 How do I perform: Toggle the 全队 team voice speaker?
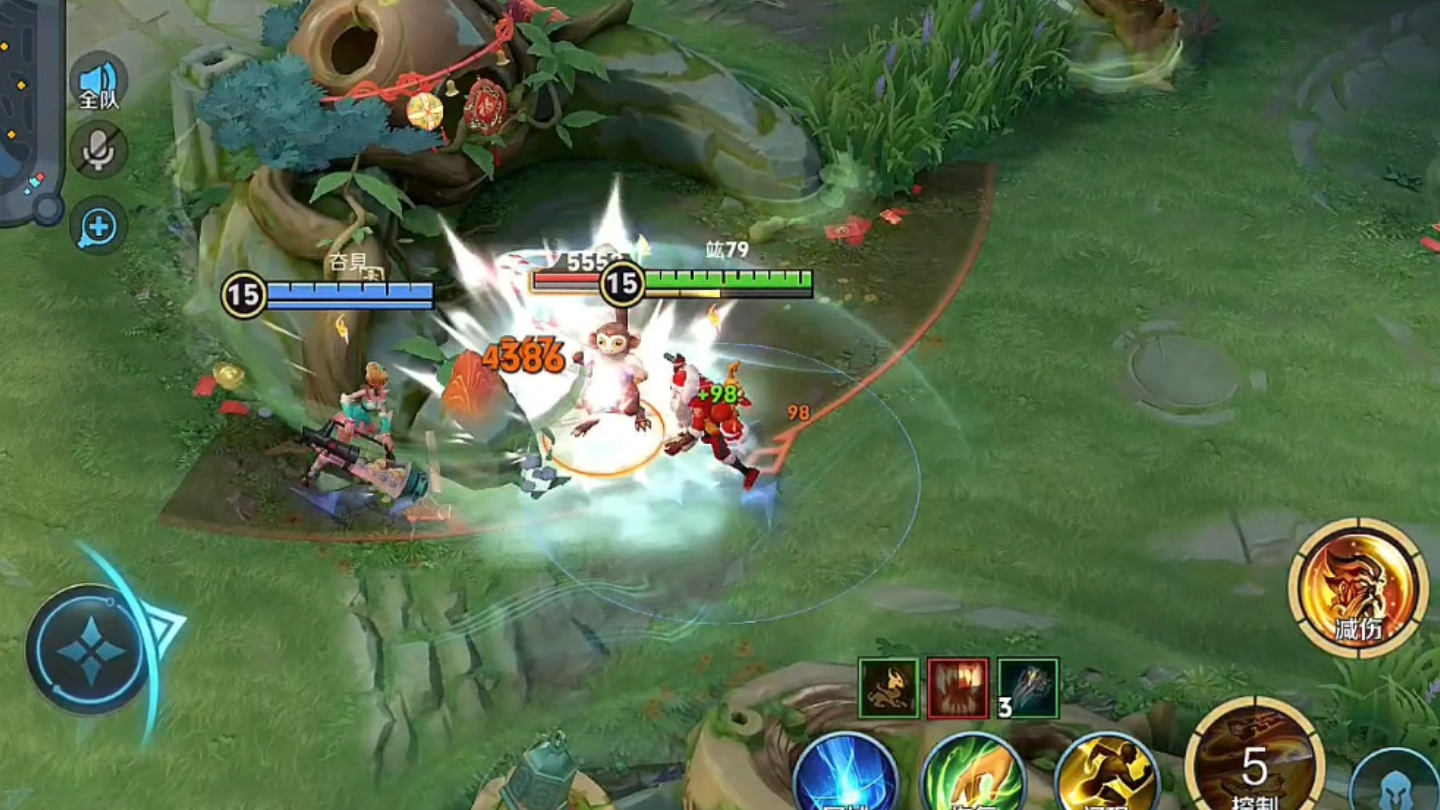point(98,83)
